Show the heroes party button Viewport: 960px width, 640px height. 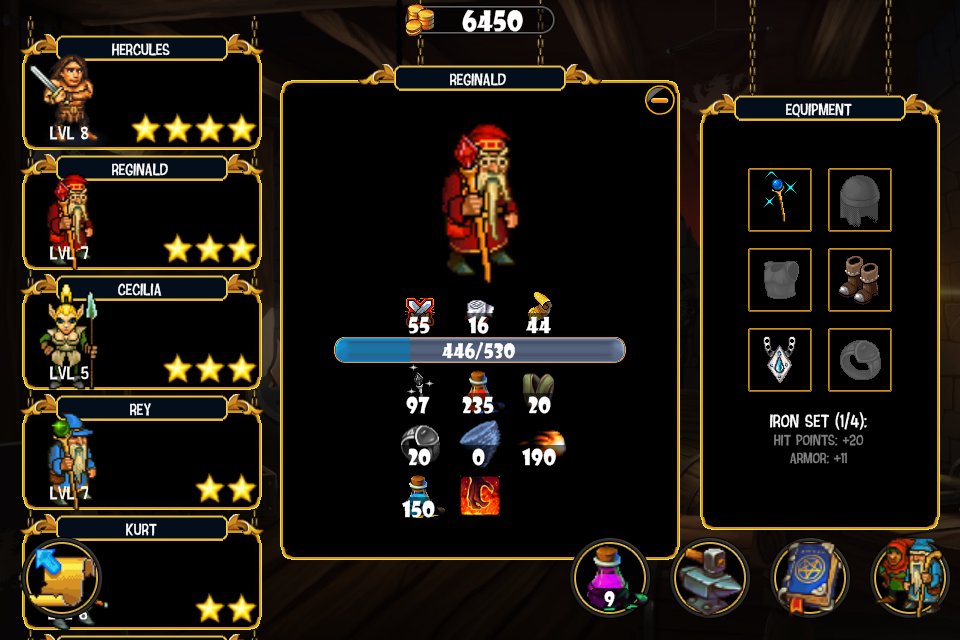pos(910,577)
